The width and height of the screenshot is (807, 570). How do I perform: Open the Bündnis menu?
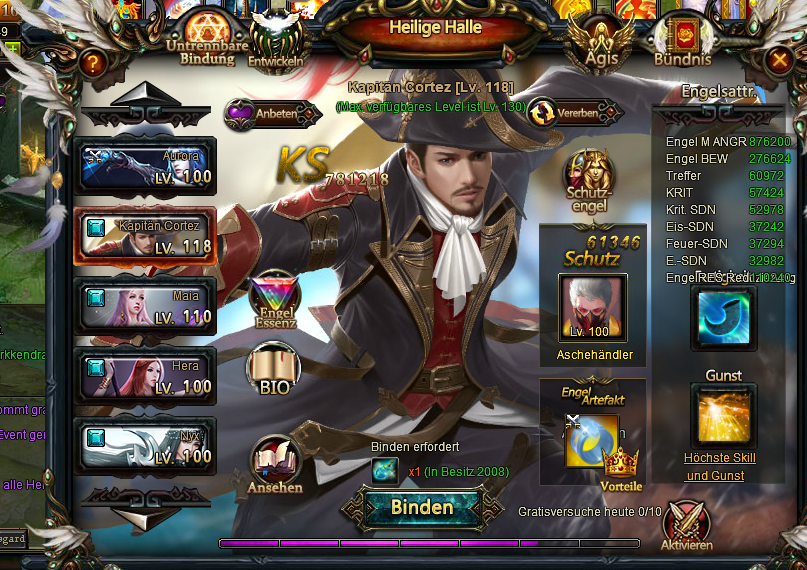click(x=682, y=42)
